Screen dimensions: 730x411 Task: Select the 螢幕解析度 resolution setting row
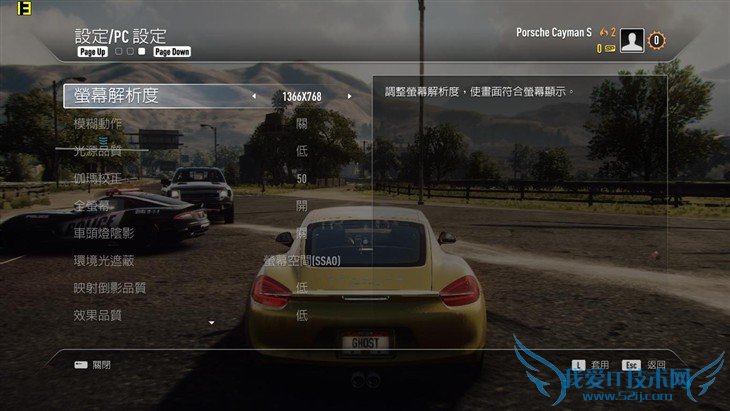(x=116, y=96)
